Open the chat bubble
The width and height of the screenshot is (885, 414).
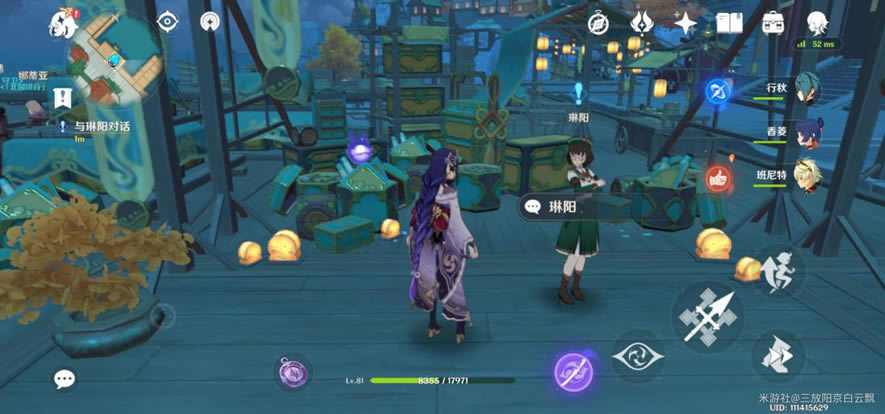(65, 379)
